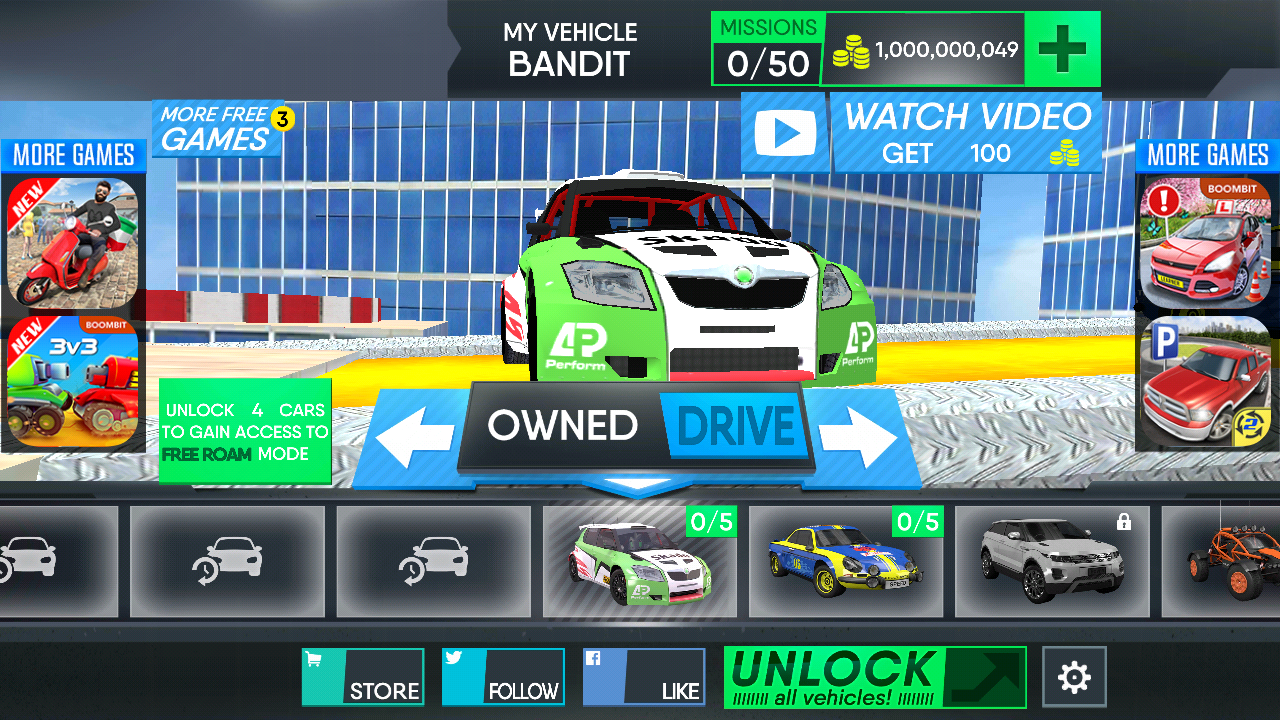Follow on Twitter
The width and height of the screenshot is (1280, 720).
503,677
